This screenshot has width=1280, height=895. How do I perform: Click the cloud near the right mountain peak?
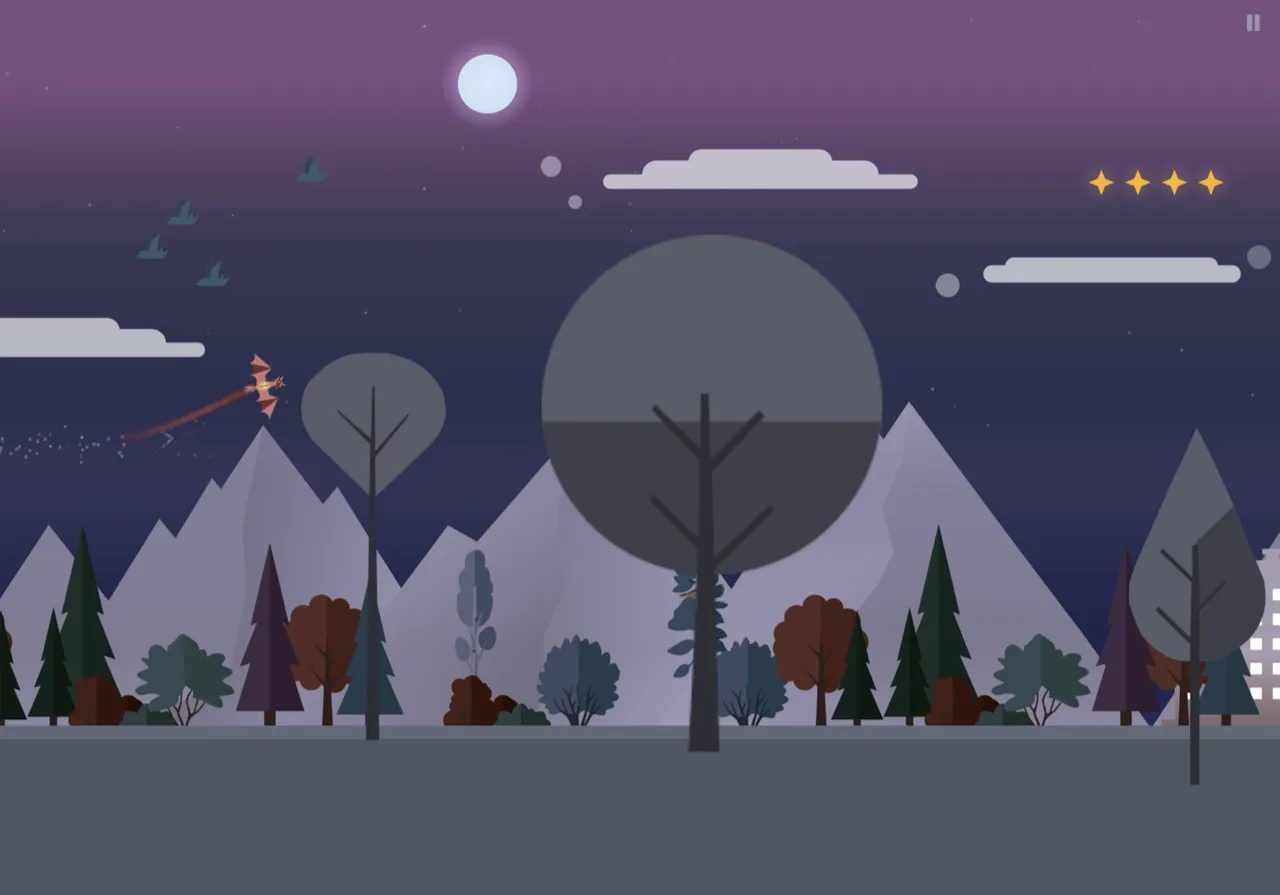[1110, 268]
